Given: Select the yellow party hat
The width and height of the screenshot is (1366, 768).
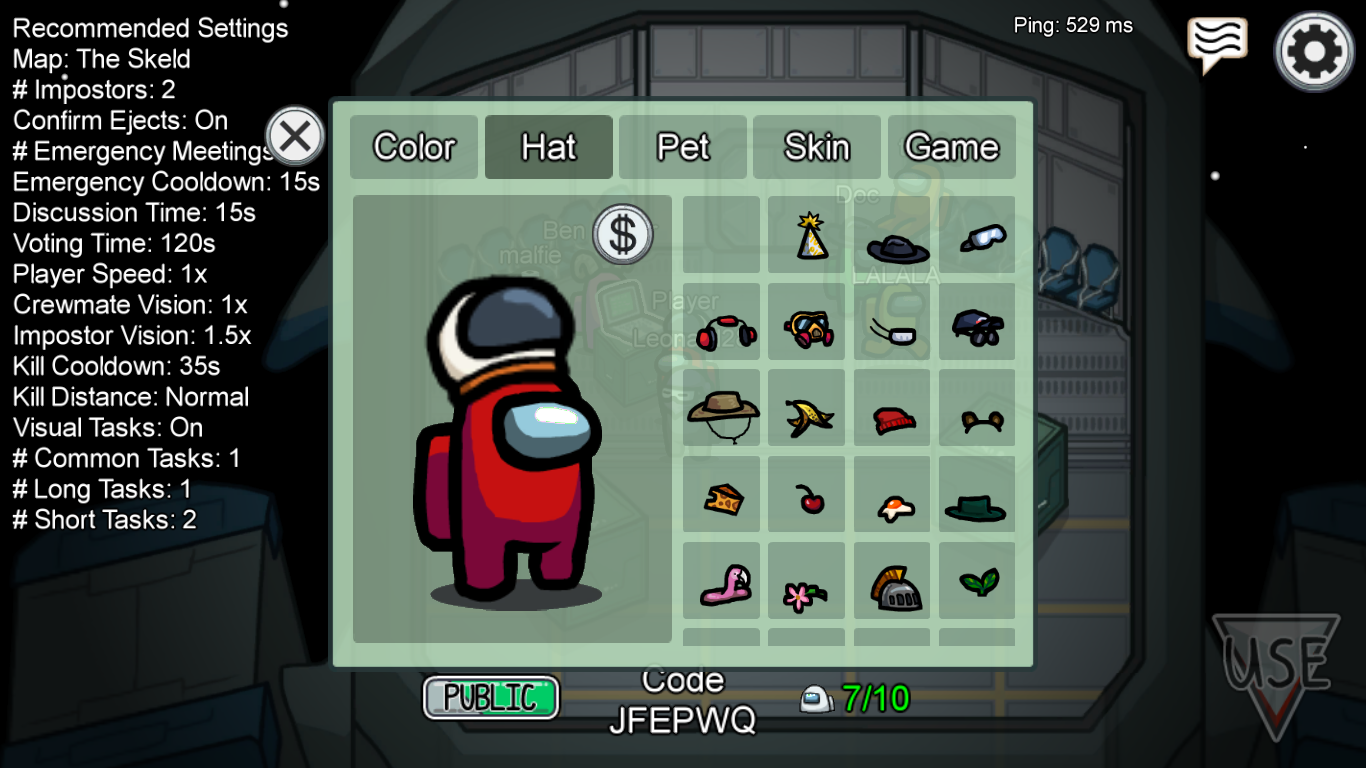Looking at the screenshot, I should tap(807, 235).
